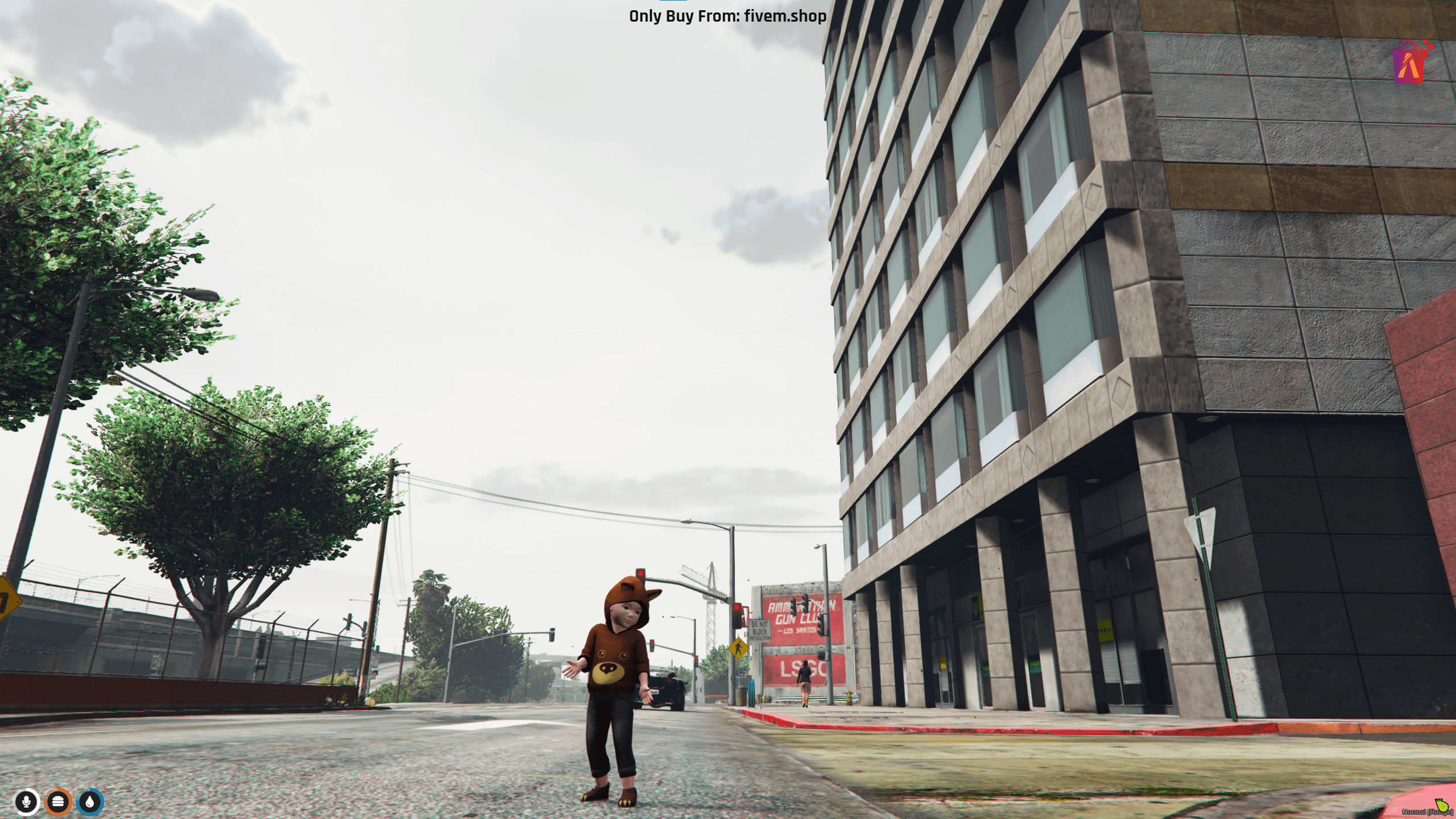Screen dimensions: 1456x819
Task: Select the burger hunger icon
Action: (58, 802)
